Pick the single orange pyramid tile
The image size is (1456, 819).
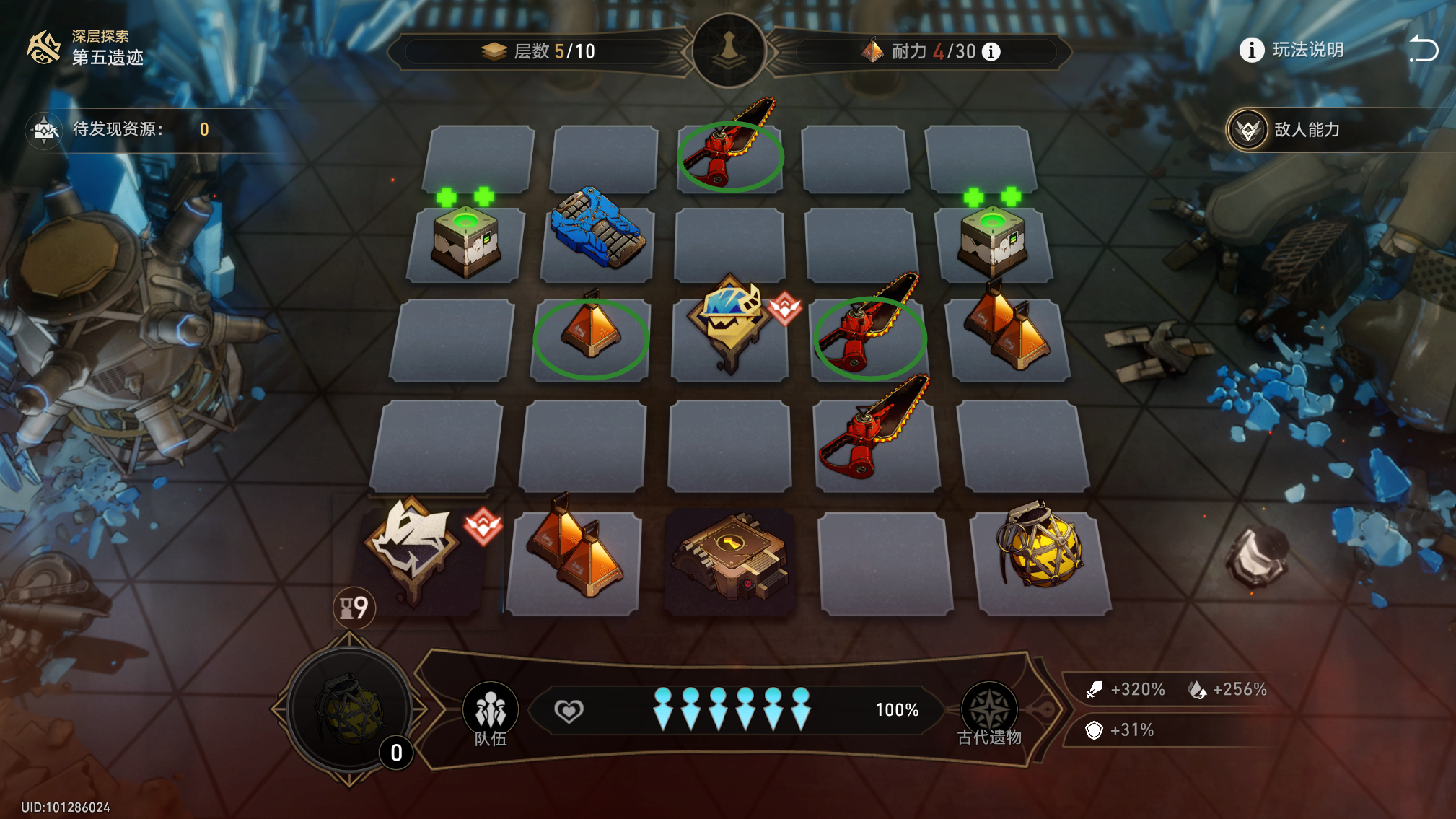tap(591, 330)
